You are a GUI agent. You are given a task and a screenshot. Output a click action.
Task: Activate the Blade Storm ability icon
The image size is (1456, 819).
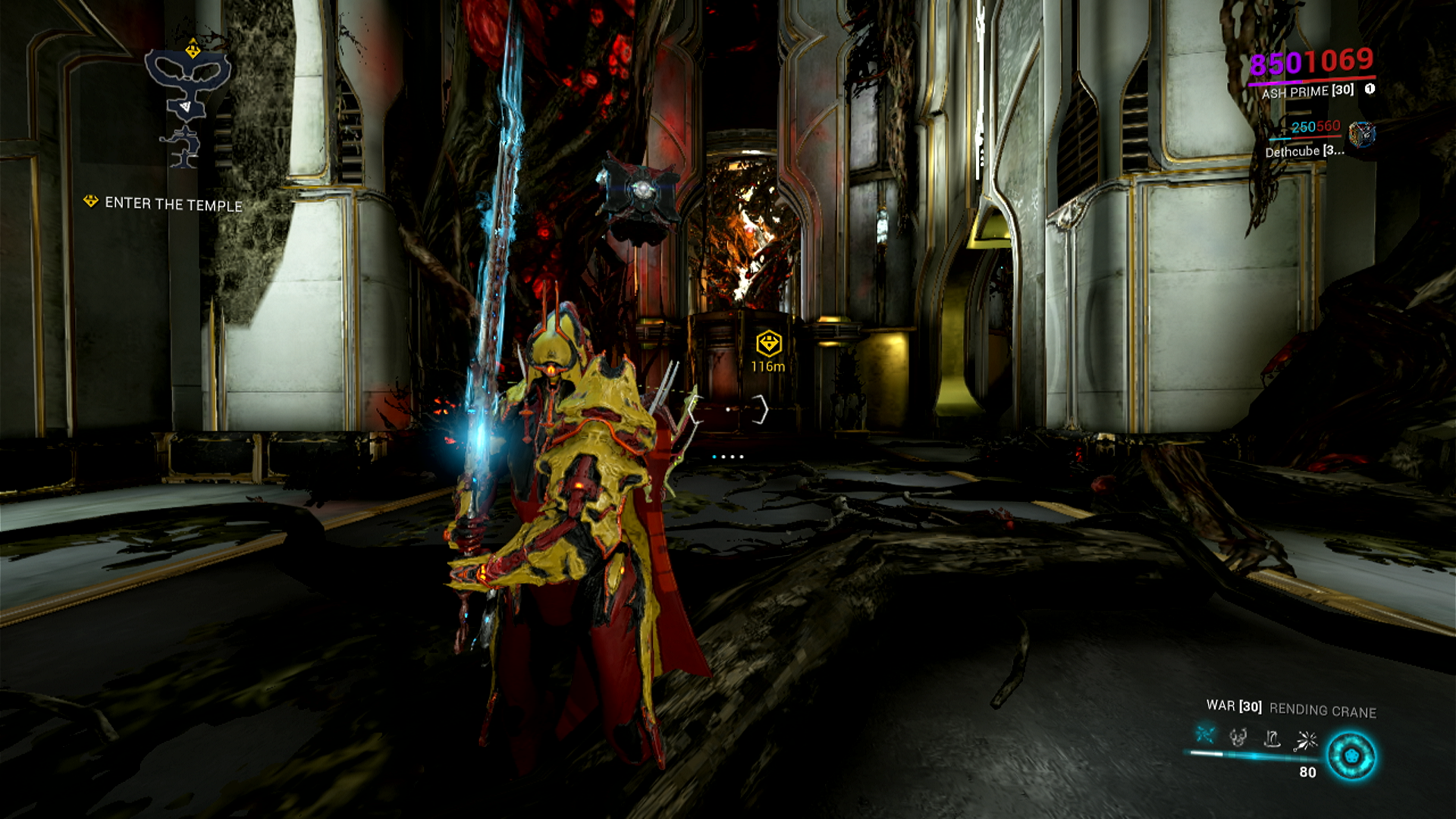[1307, 739]
